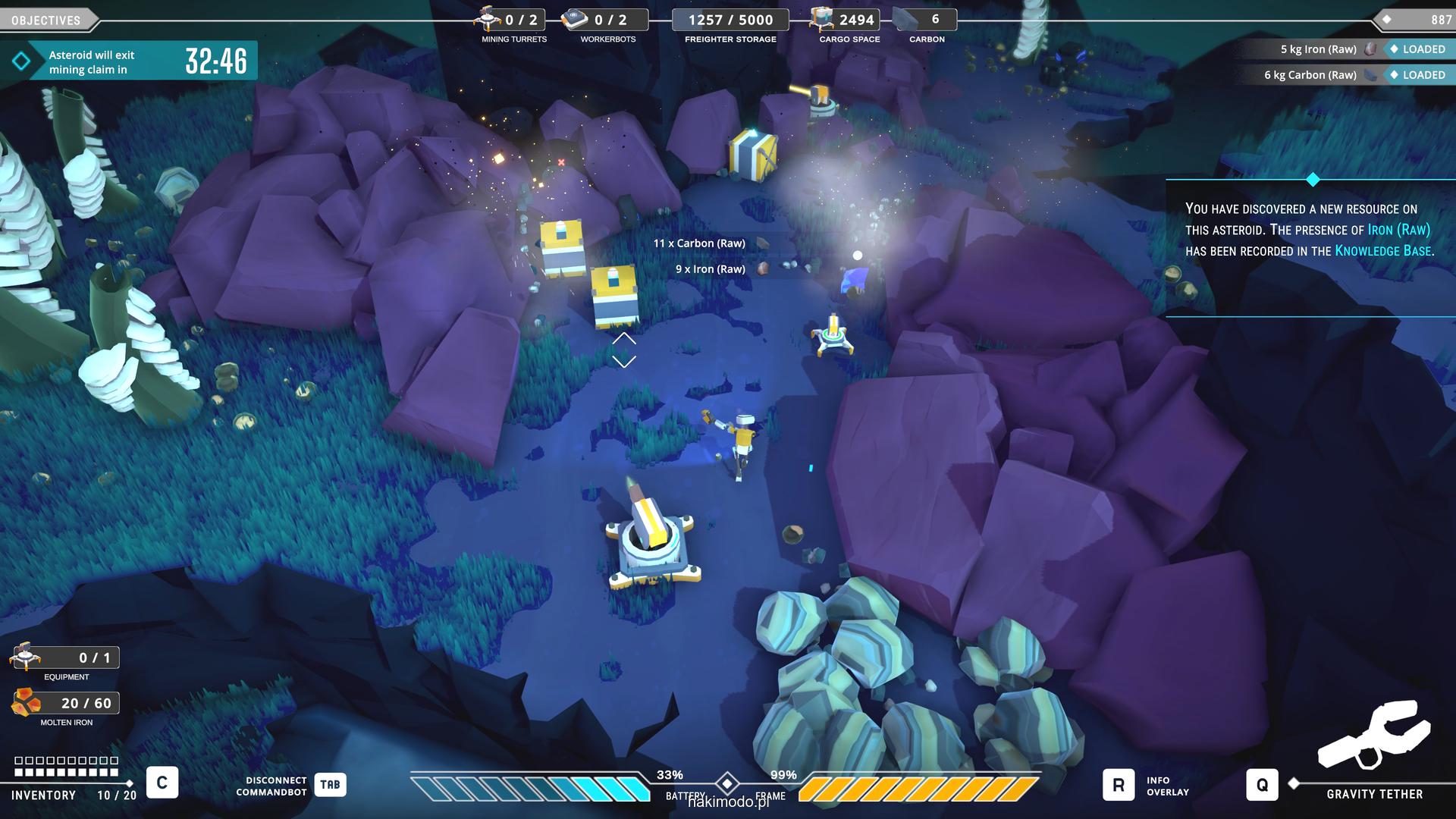Click the asteroid mining claim tracker

point(129,61)
